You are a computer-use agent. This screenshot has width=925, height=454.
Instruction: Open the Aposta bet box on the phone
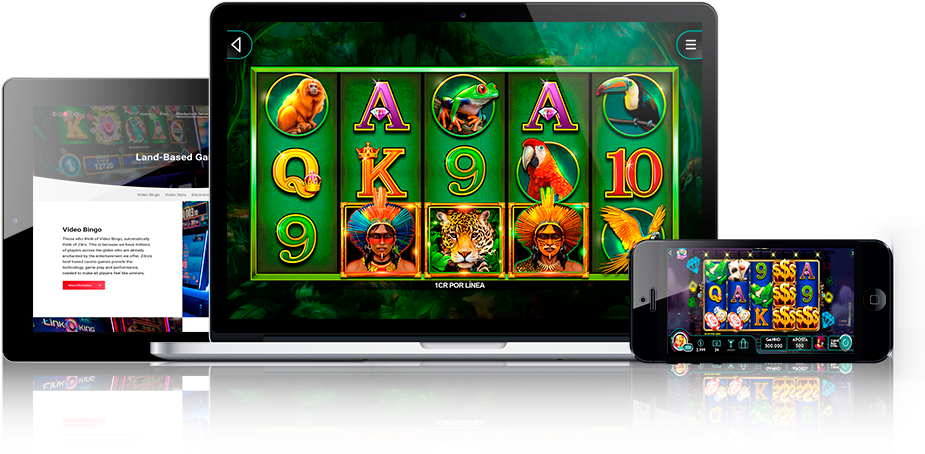click(800, 343)
